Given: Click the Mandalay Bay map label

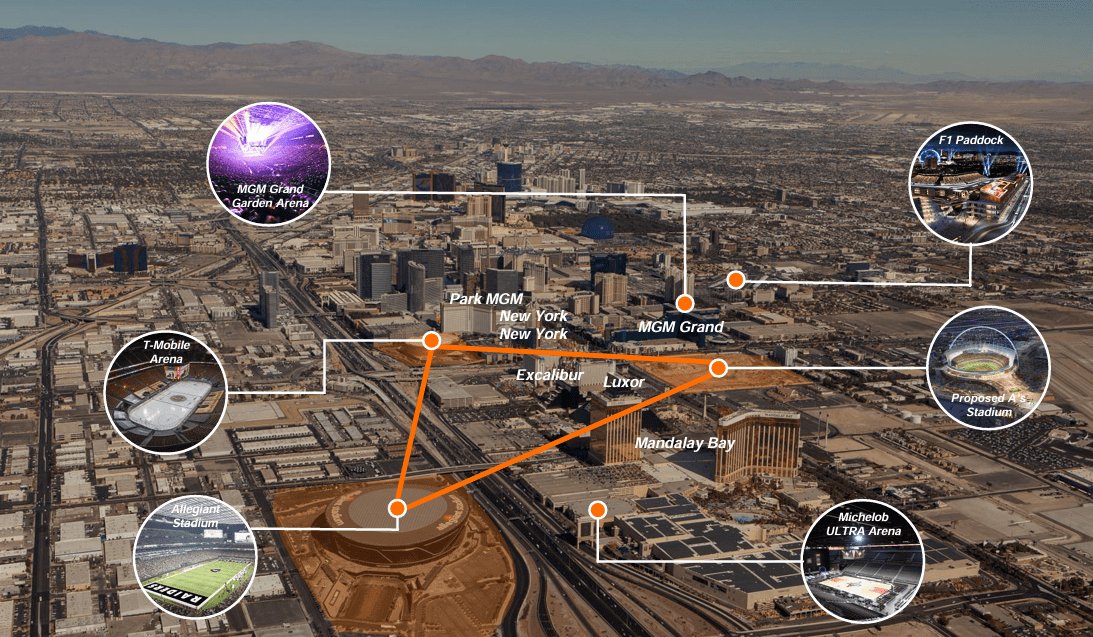Looking at the screenshot, I should coord(685,443).
